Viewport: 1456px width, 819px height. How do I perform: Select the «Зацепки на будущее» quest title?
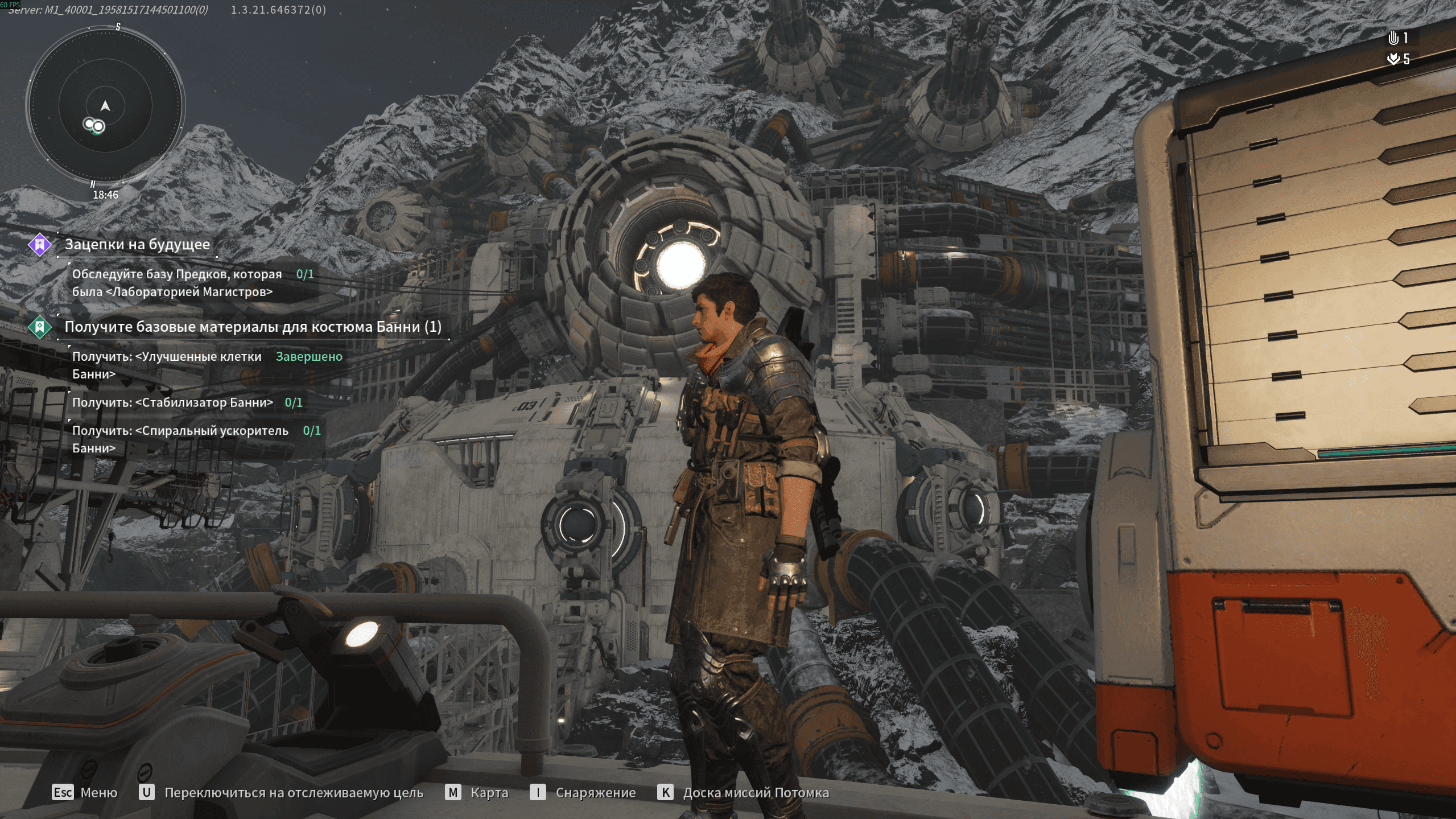[137, 245]
